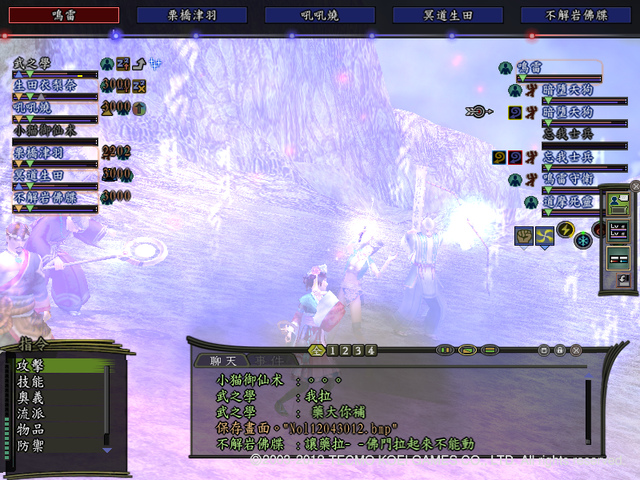This screenshot has width=640, height=480.
Task: Click the fist status icon
Action: 522,235
